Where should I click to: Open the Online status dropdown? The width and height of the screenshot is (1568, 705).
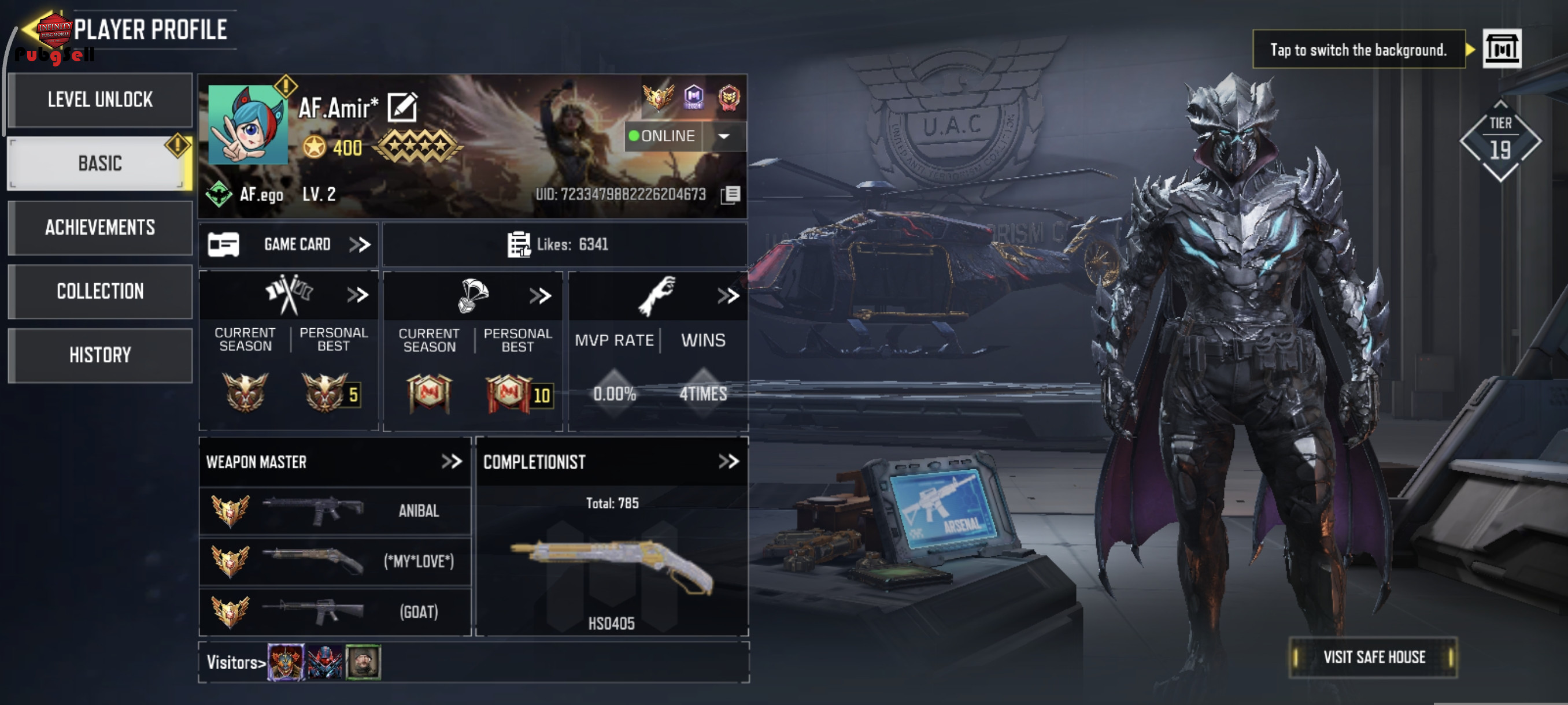(x=724, y=136)
